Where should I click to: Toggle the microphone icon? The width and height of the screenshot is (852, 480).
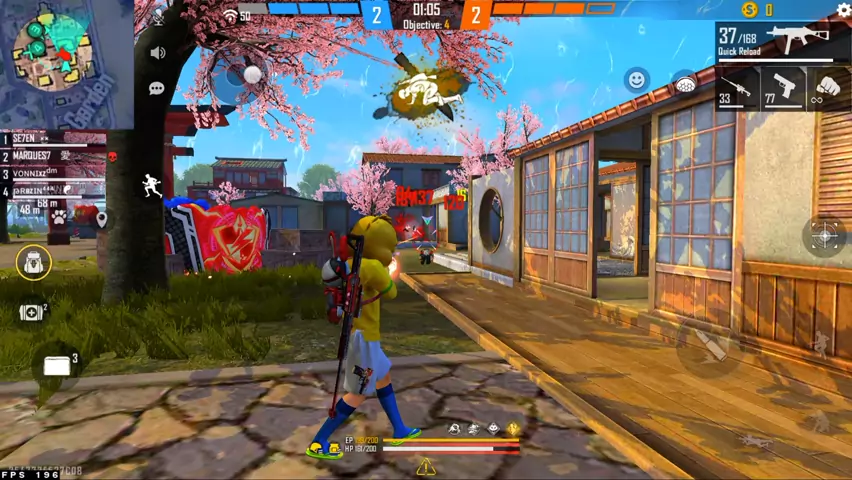[157, 17]
